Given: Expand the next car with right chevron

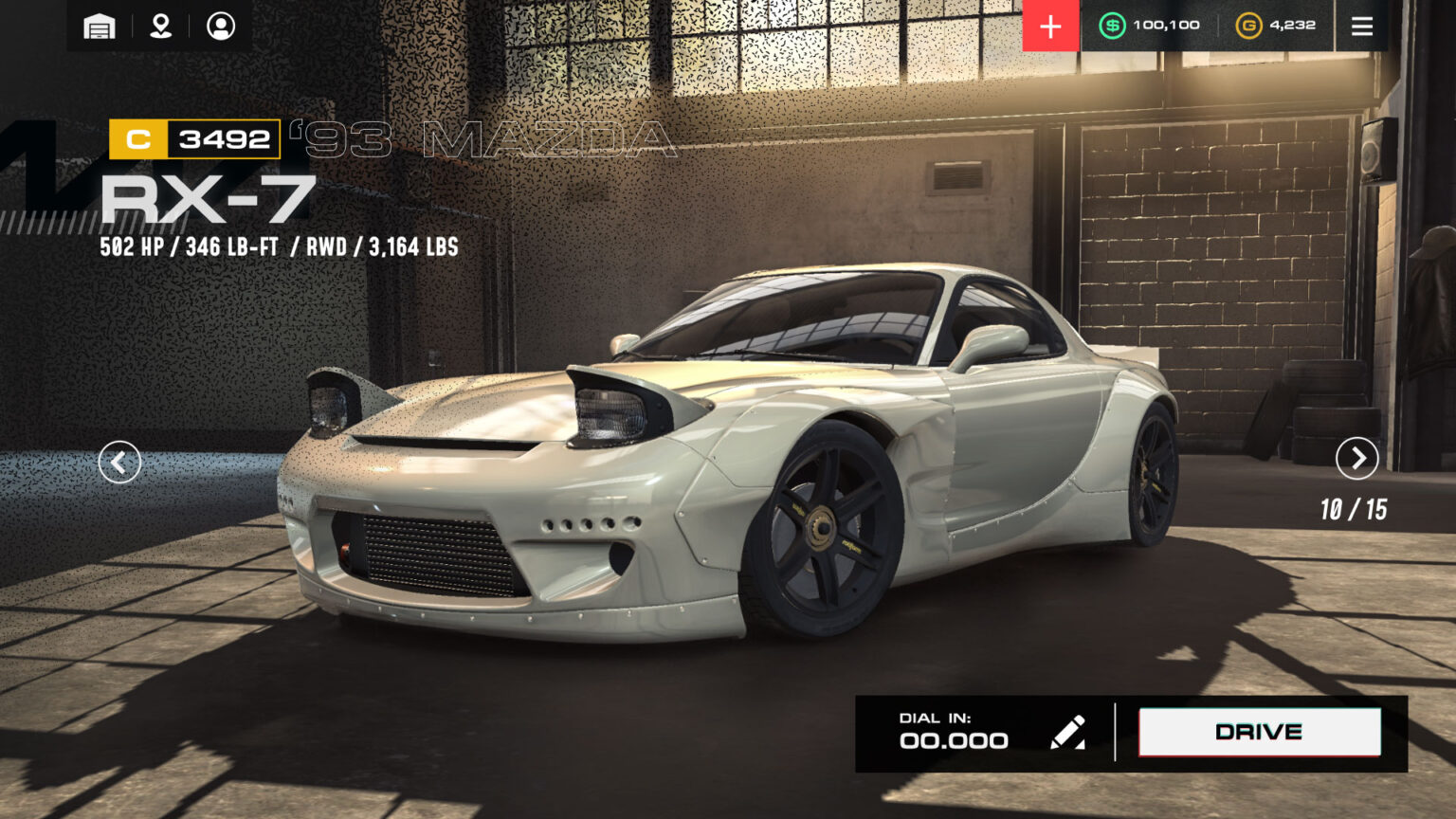Looking at the screenshot, I should tap(1357, 459).
